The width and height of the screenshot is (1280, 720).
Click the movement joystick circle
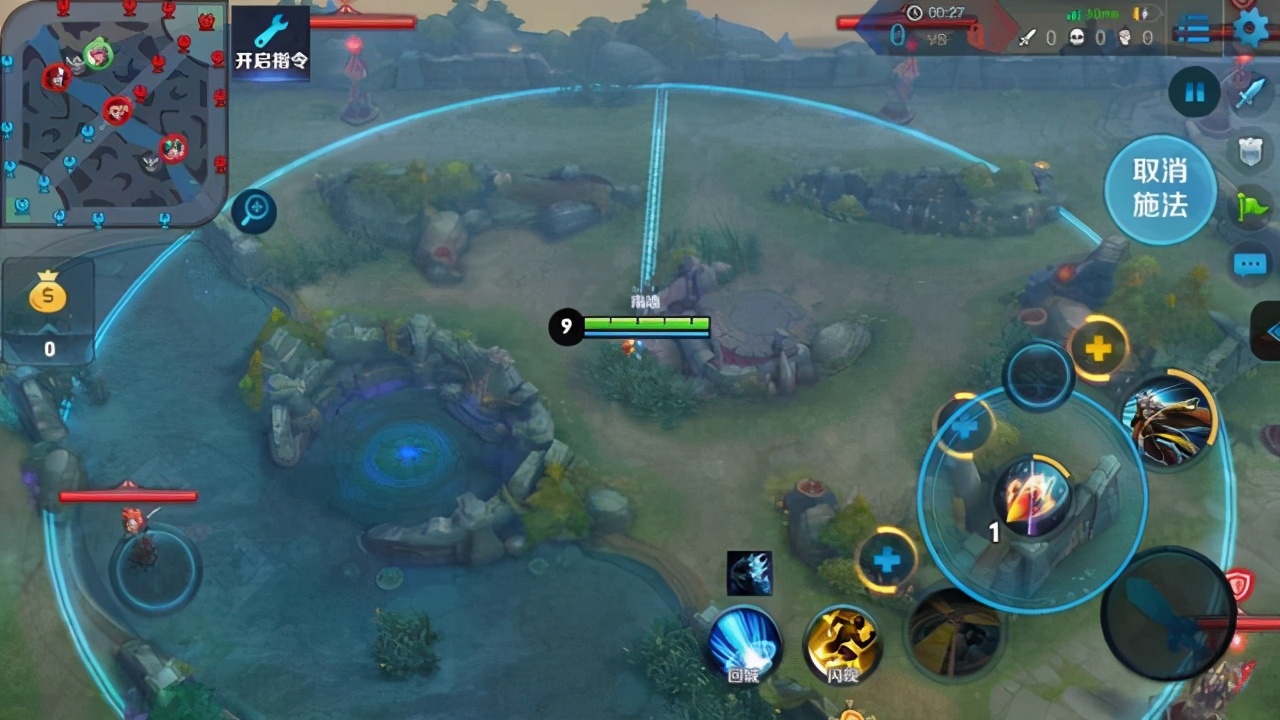(x=155, y=568)
